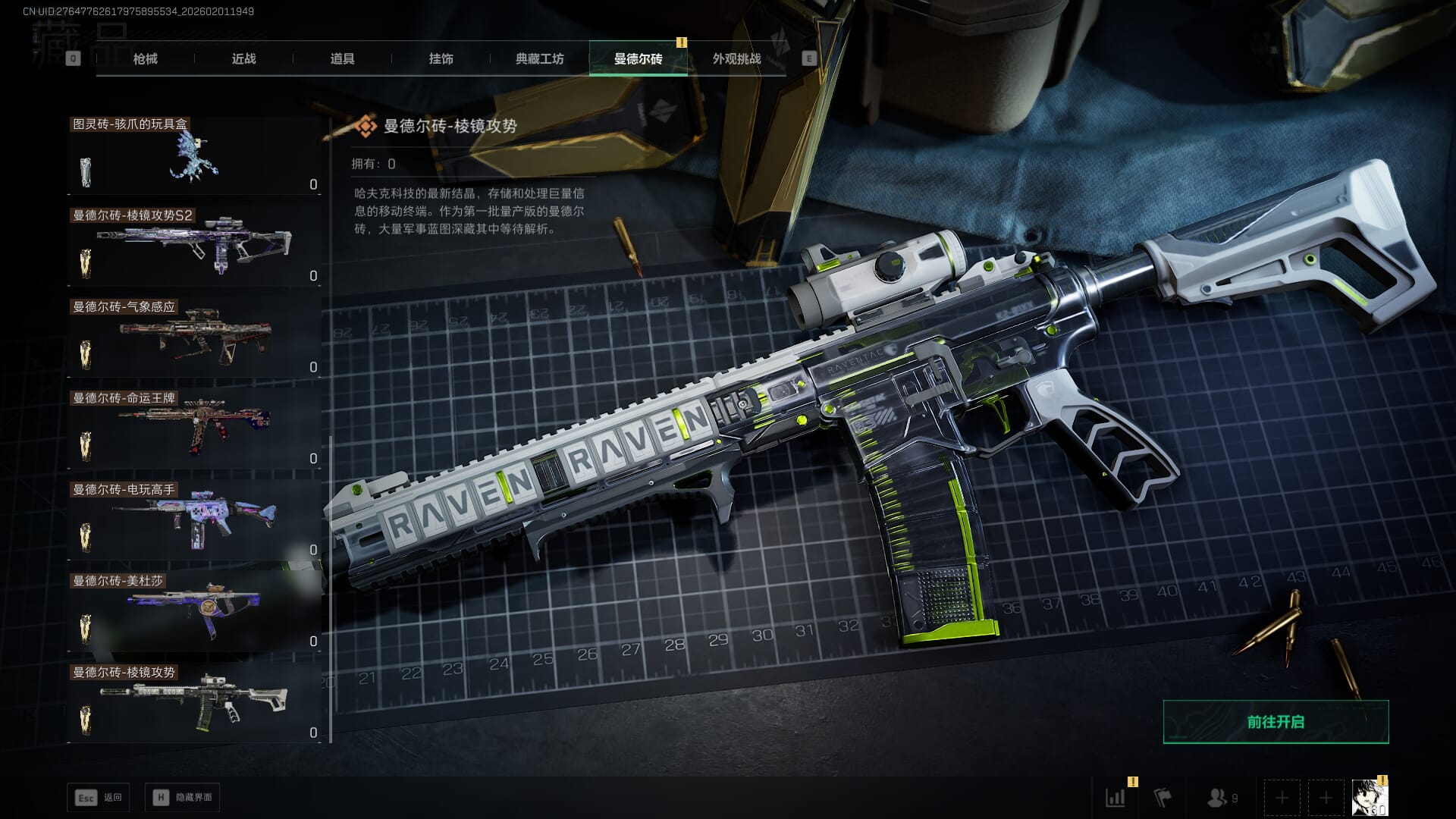The image size is (1456, 819).
Task: Open the flag icon in bottom bar
Action: pyautogui.click(x=1162, y=798)
